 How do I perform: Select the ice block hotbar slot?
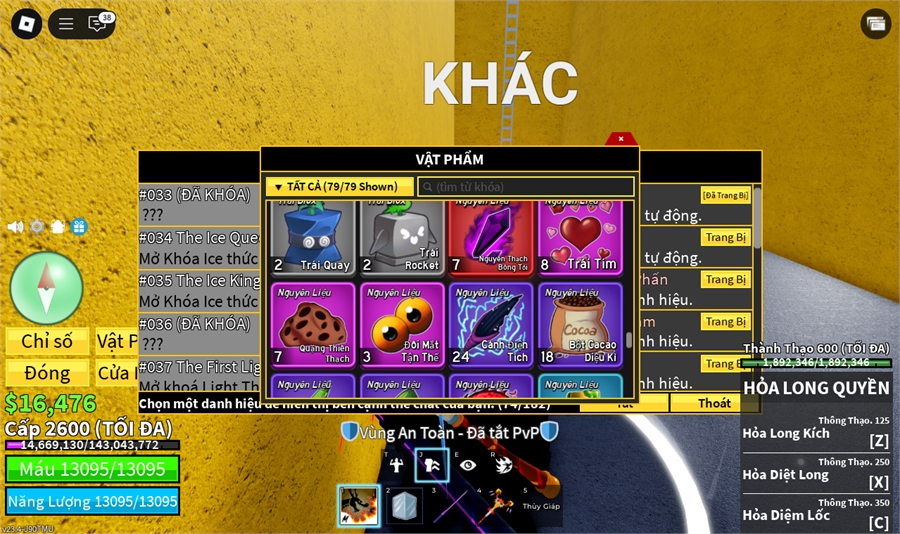click(404, 506)
